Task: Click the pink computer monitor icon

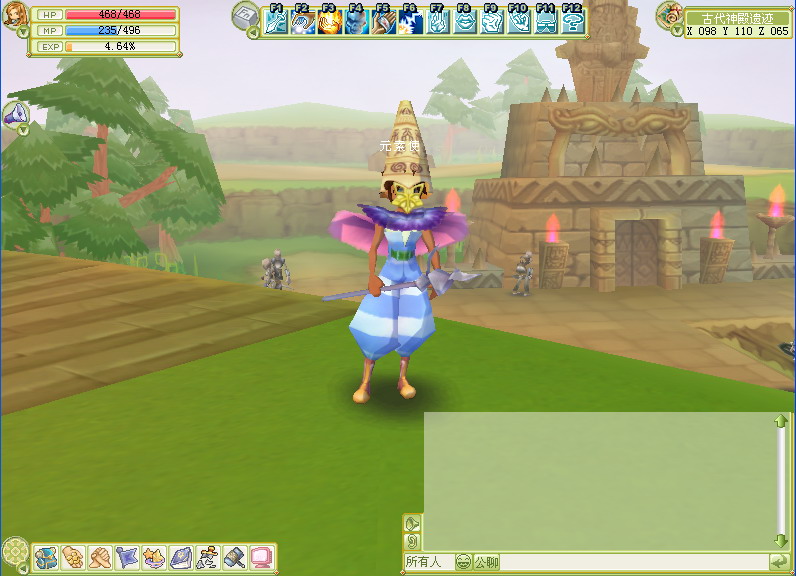Action: pyautogui.click(x=261, y=556)
